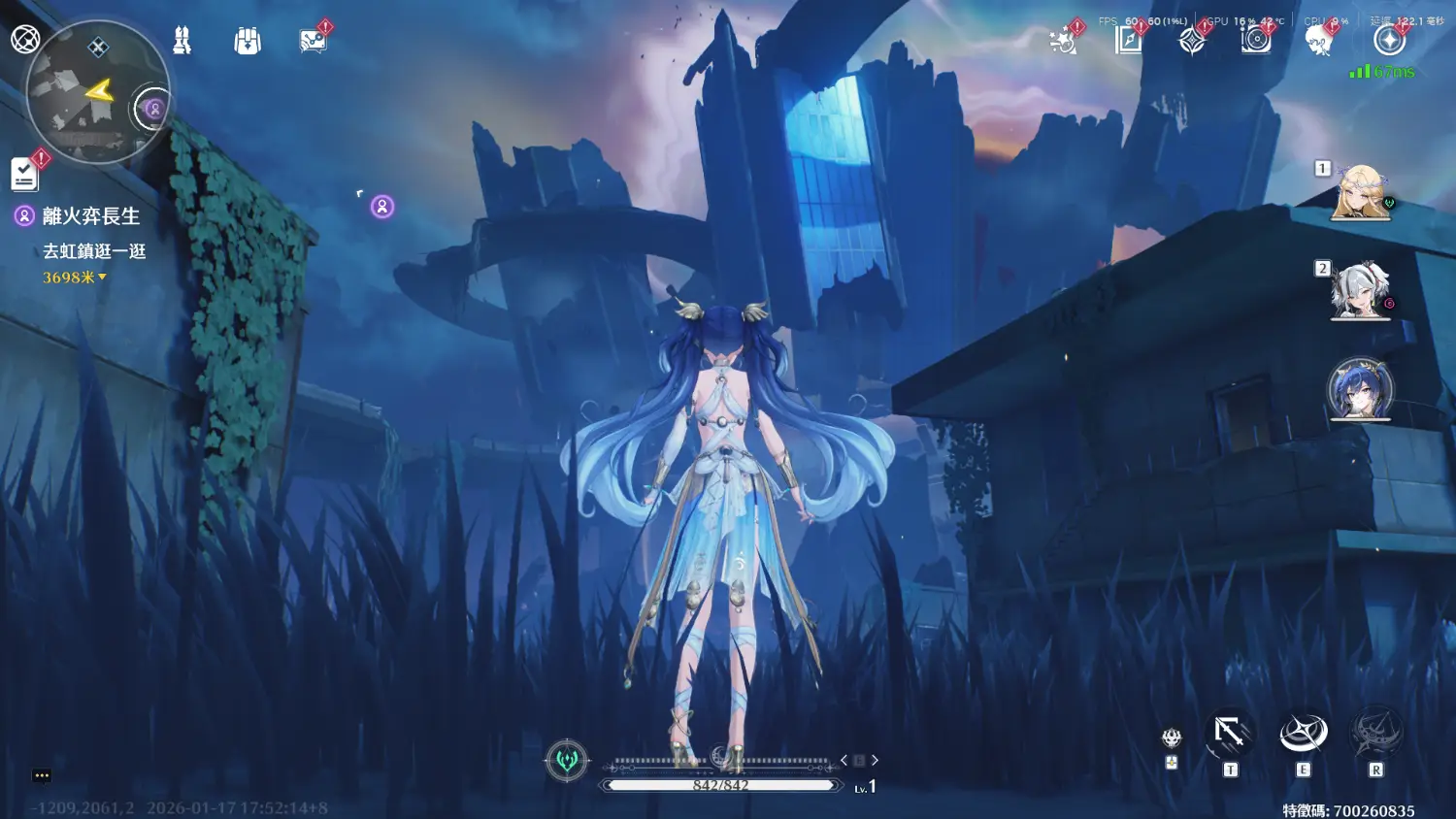Viewport: 1456px width, 819px height.
Task: Open the terminal globe menu icon
Action: pos(25,39)
